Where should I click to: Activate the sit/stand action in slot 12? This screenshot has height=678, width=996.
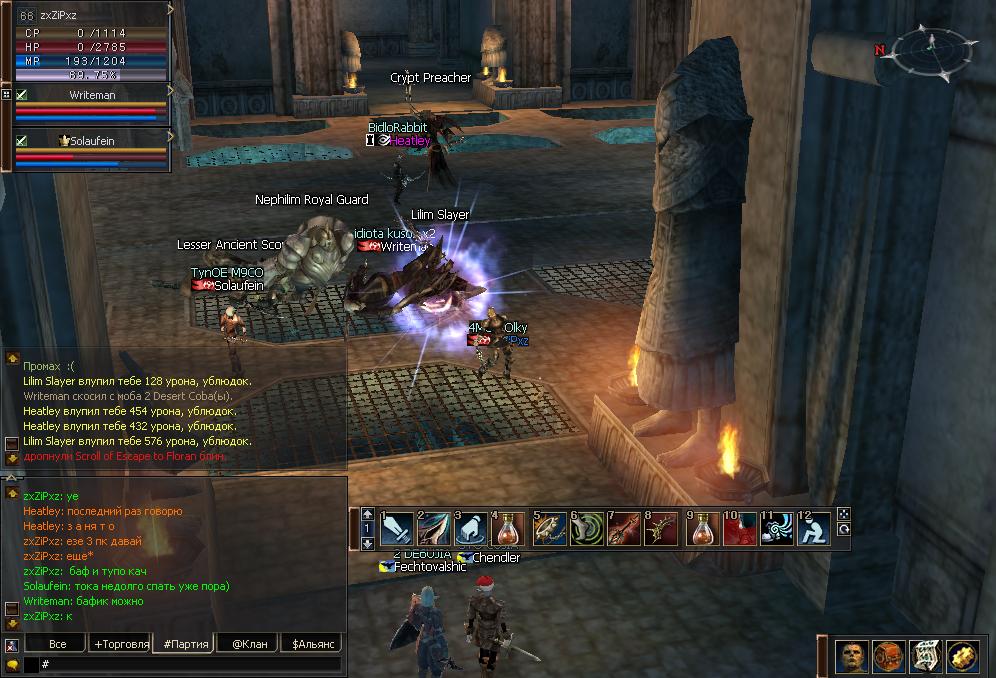pyautogui.click(x=815, y=528)
